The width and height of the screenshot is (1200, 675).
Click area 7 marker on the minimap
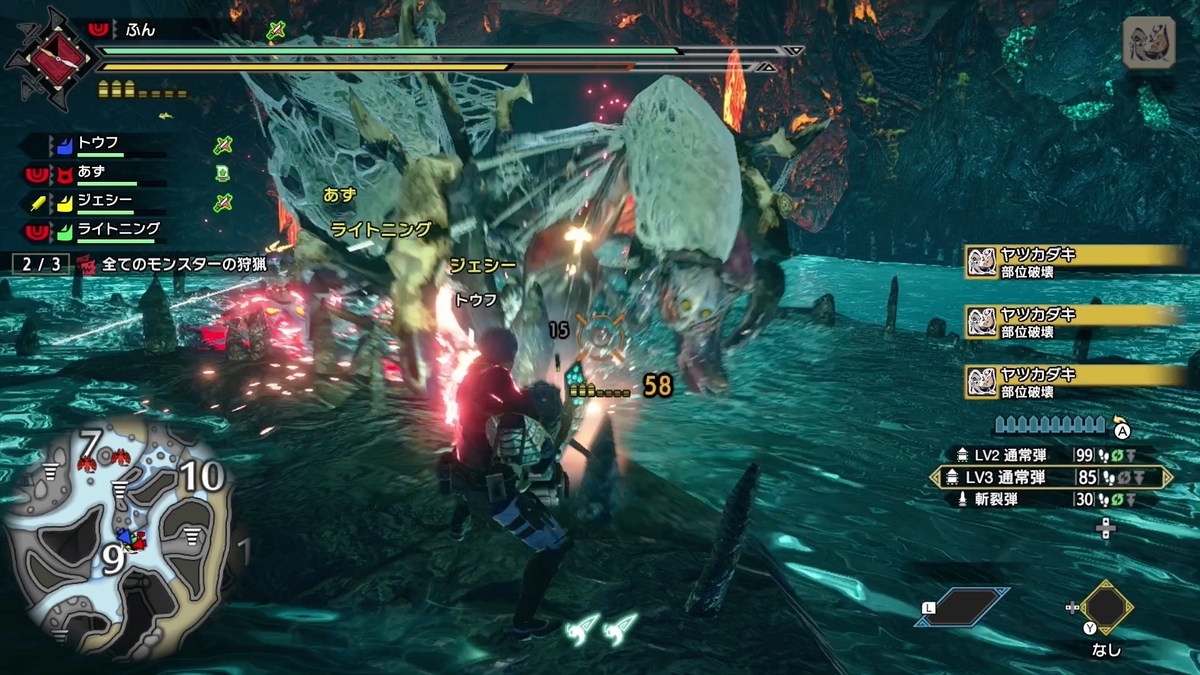tap(90, 443)
